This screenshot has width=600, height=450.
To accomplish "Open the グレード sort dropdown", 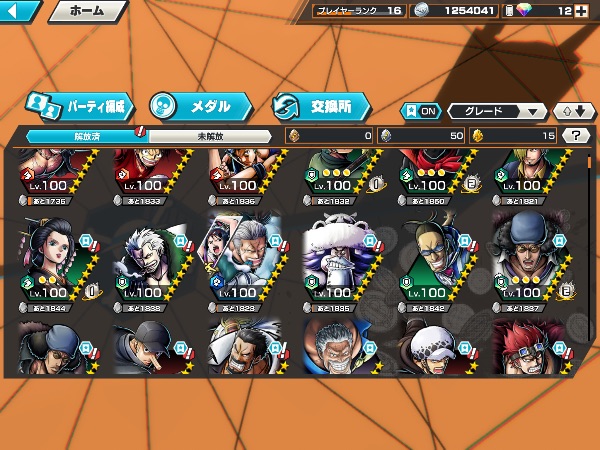I will point(497,111).
